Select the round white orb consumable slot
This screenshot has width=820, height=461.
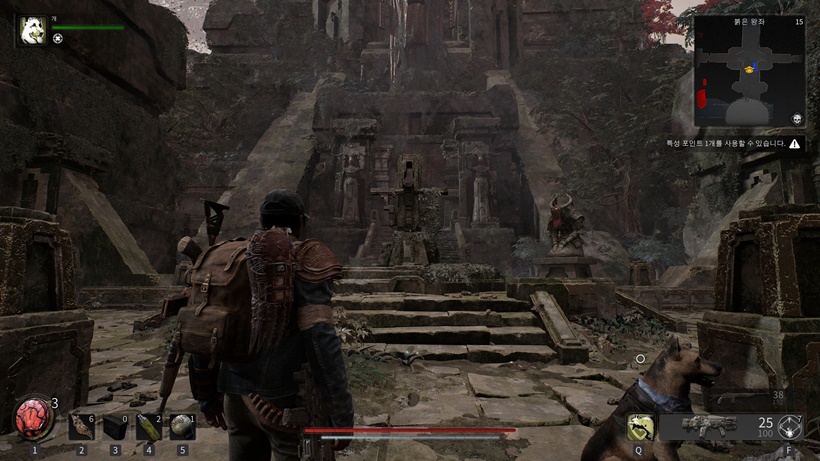tap(181, 426)
